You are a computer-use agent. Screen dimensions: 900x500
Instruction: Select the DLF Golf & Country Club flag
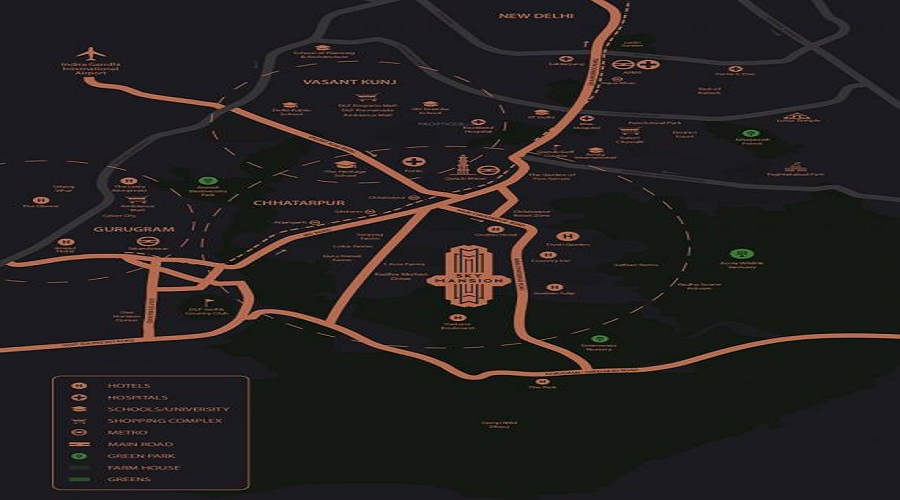point(209,301)
